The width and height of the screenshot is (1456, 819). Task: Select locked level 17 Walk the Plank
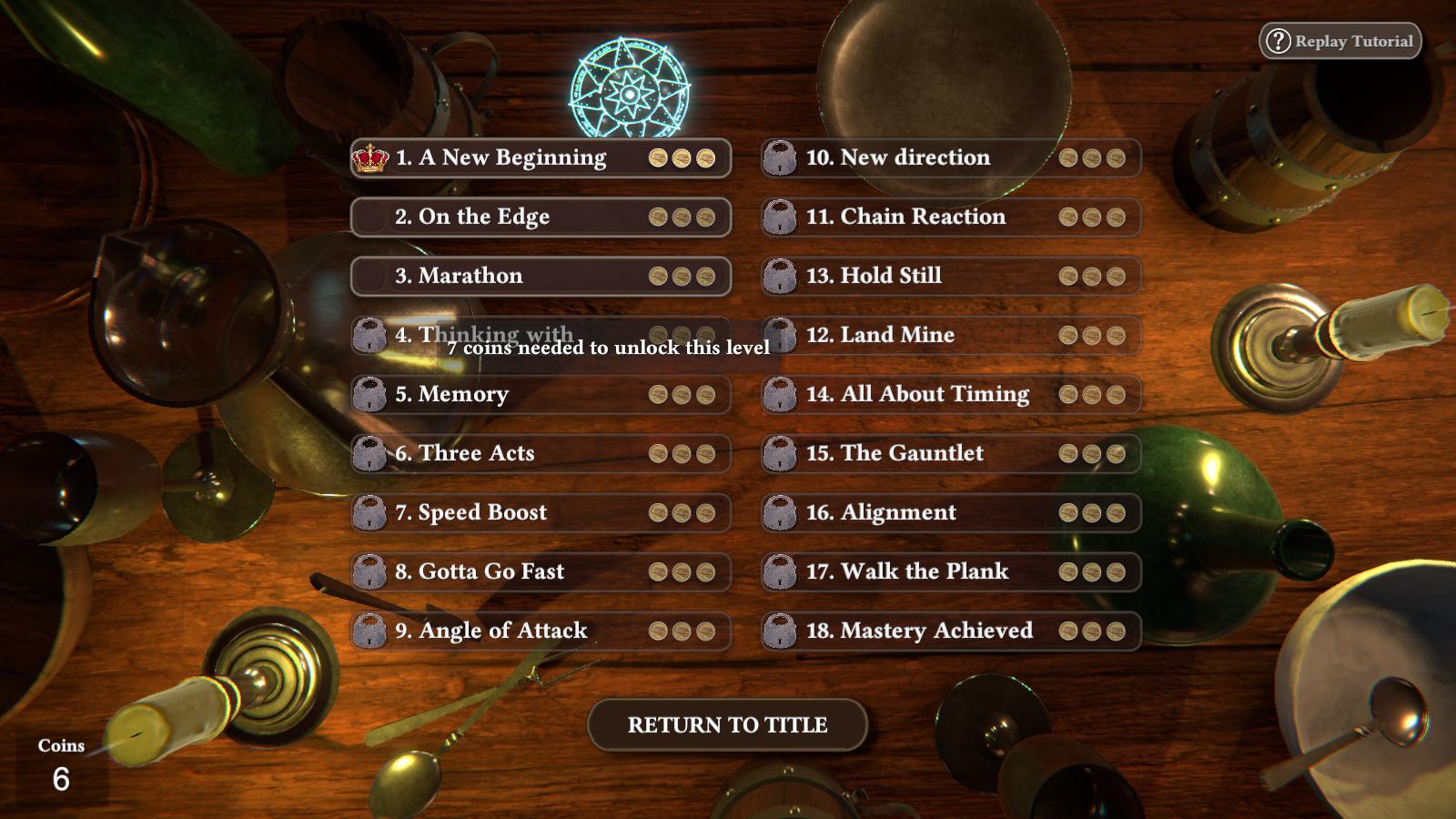951,572
